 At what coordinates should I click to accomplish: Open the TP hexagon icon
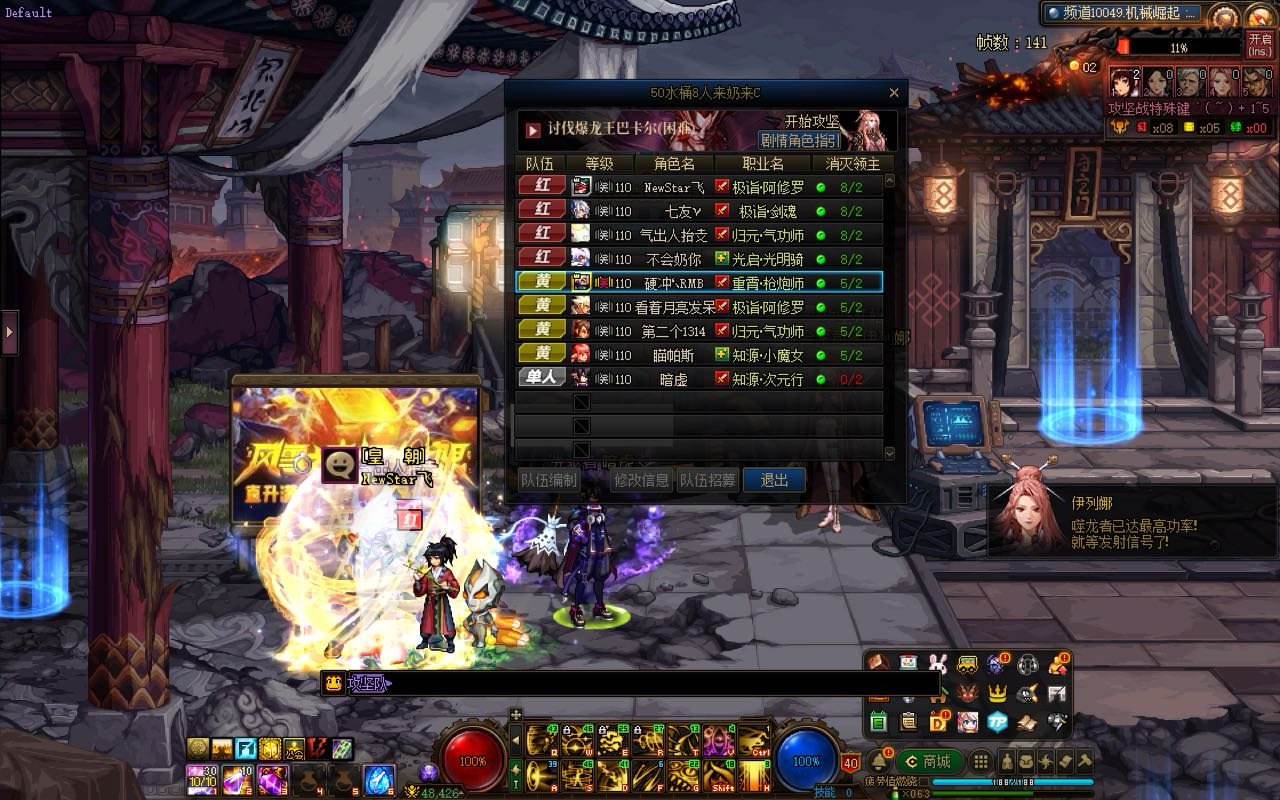997,721
